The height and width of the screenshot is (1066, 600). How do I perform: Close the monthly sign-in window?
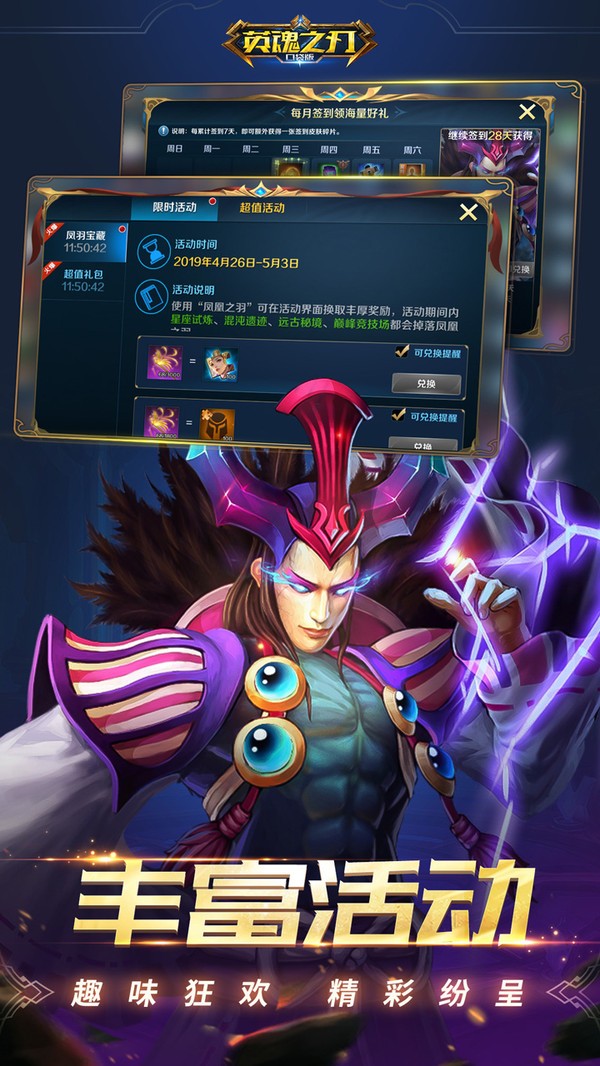tap(527, 112)
